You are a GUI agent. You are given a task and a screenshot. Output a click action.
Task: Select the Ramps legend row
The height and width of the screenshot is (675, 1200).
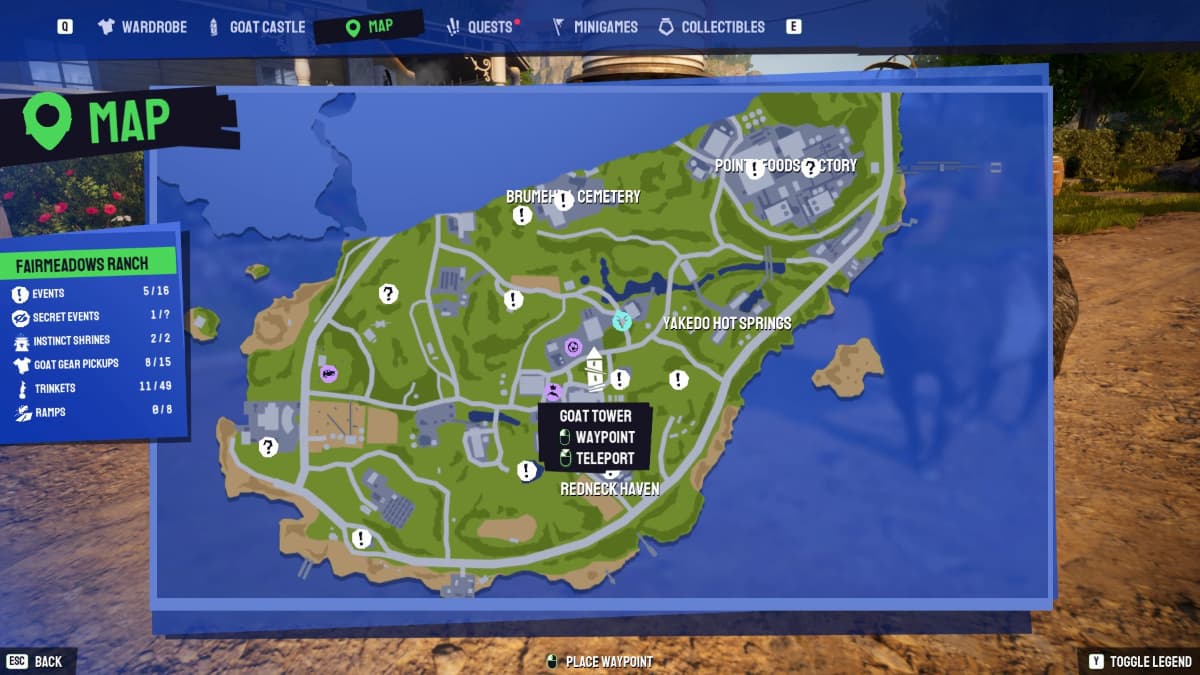(x=92, y=410)
